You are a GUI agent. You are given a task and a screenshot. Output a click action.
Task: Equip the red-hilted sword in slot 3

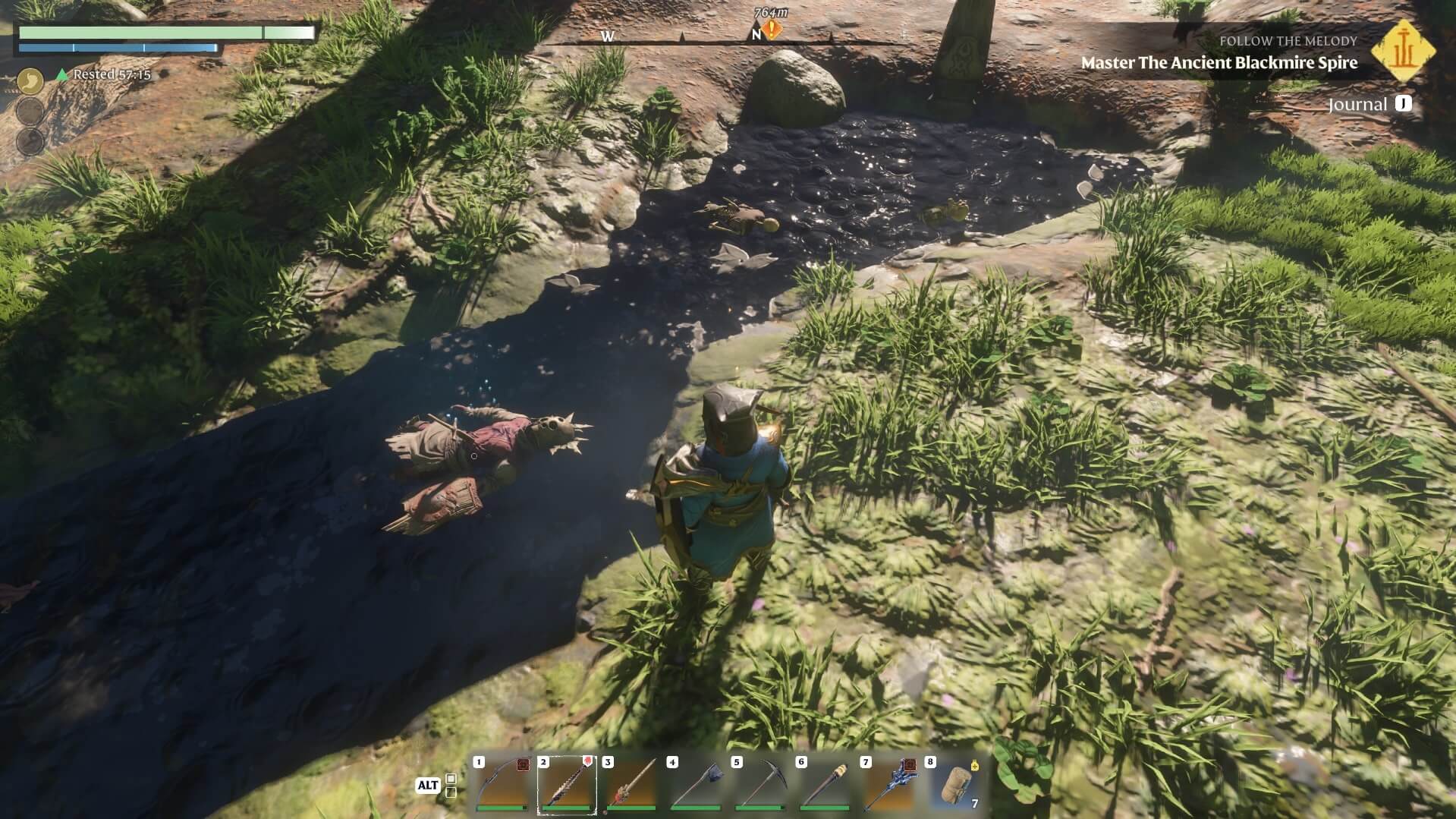(x=631, y=784)
